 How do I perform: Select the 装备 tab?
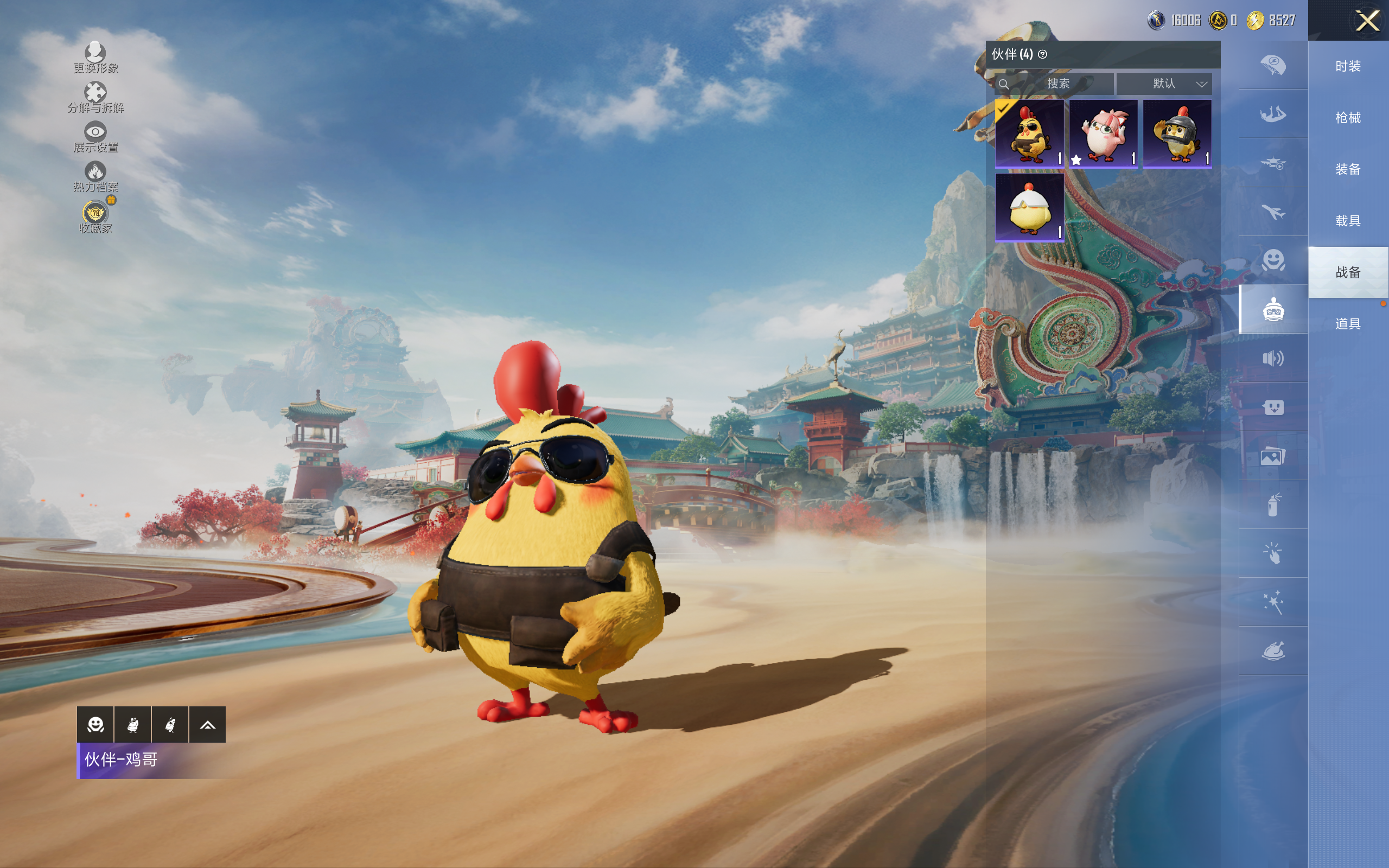tap(1348, 169)
